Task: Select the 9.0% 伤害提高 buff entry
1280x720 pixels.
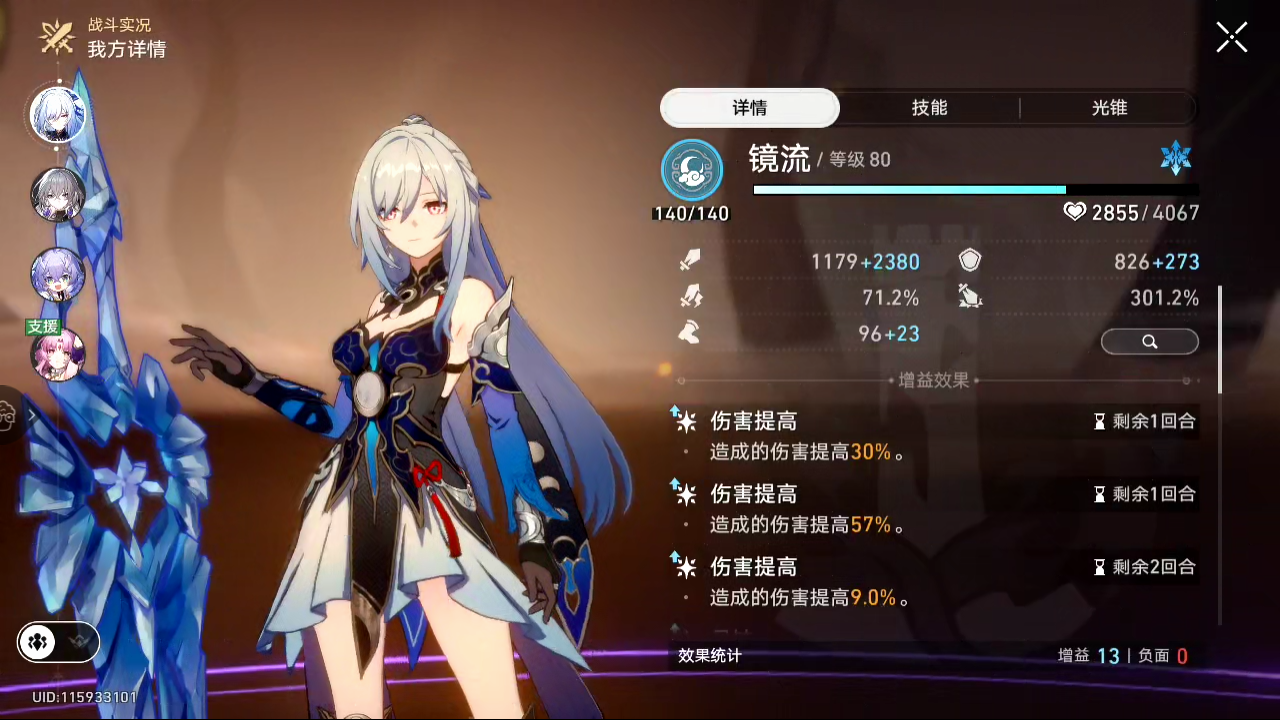Action: pyautogui.click(x=934, y=582)
